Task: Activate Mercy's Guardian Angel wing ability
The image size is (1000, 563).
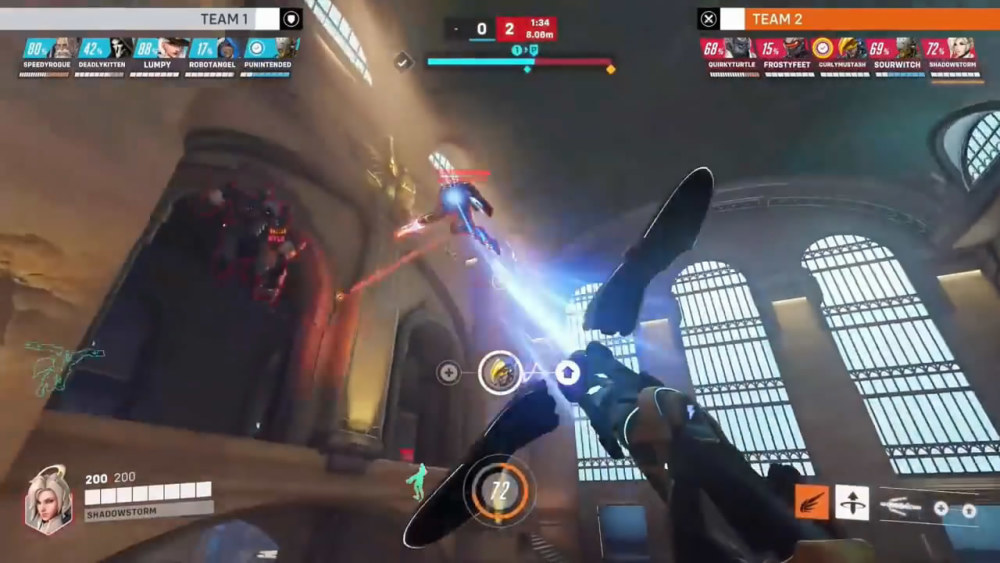Action: click(x=811, y=502)
